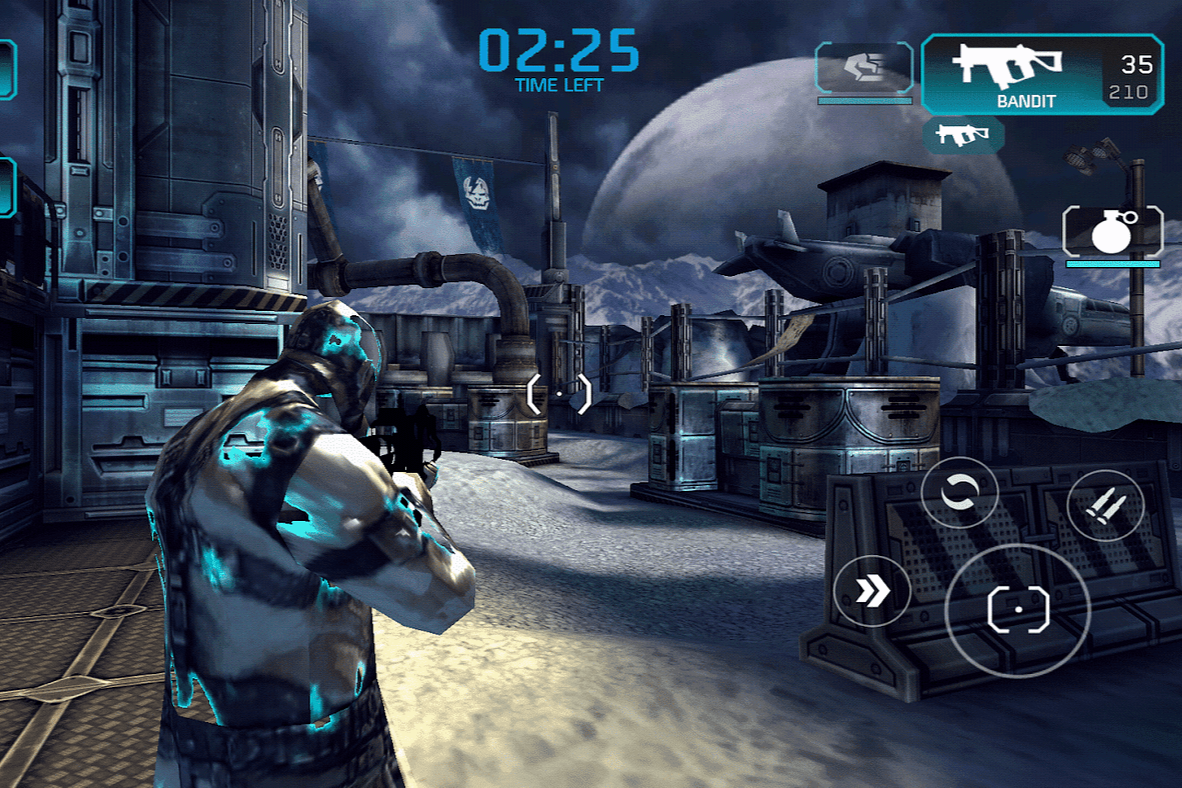
Task: Activate the double-chevron sprint button
Action: (x=870, y=591)
